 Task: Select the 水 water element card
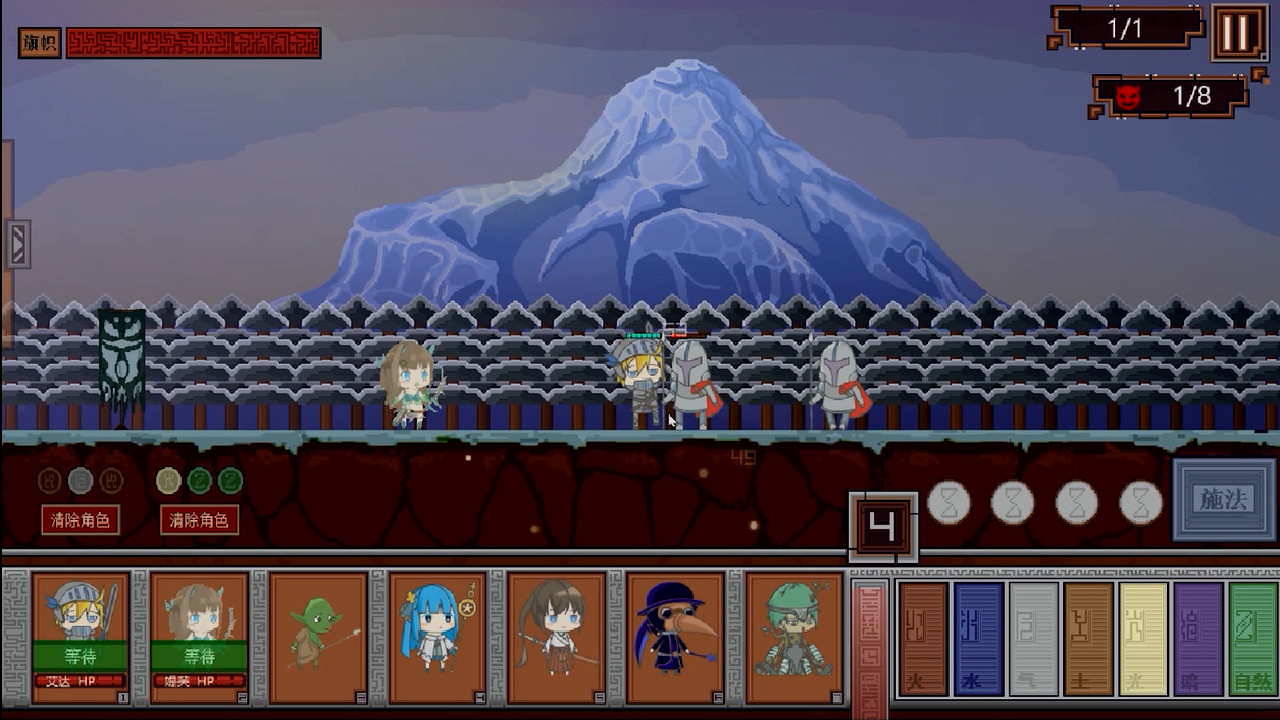point(977,640)
